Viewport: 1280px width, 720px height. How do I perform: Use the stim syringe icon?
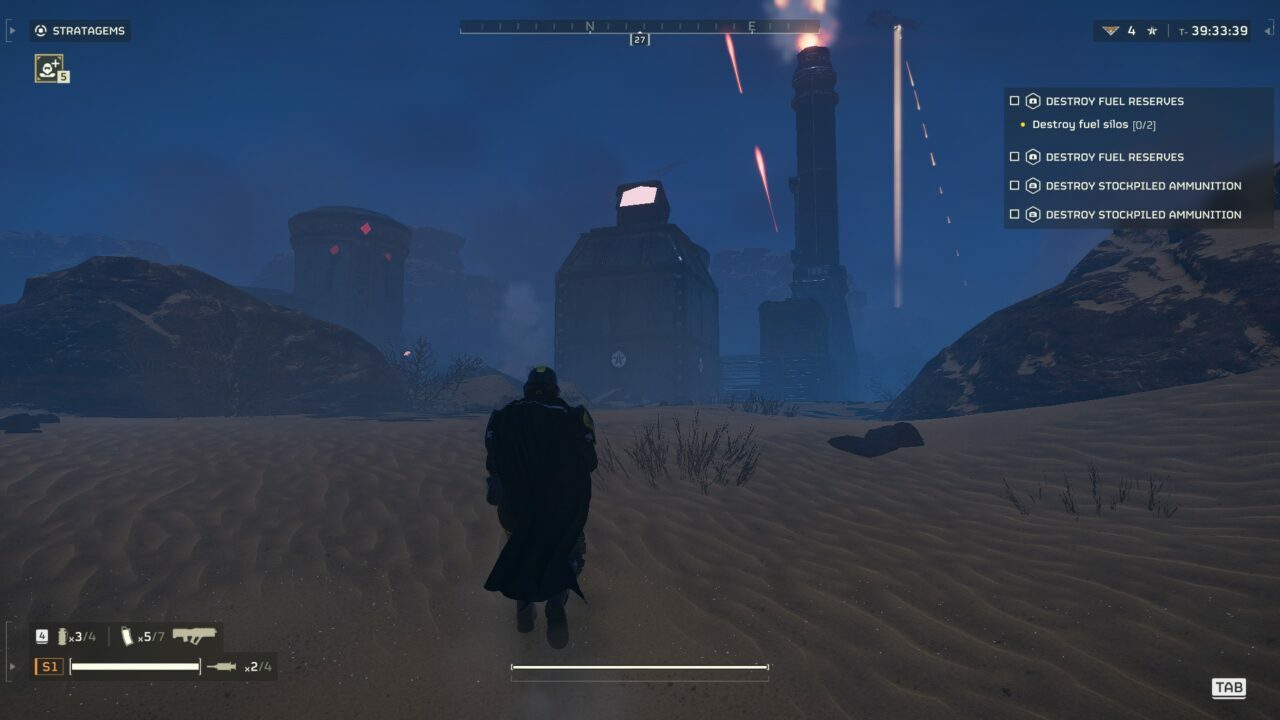pos(221,666)
